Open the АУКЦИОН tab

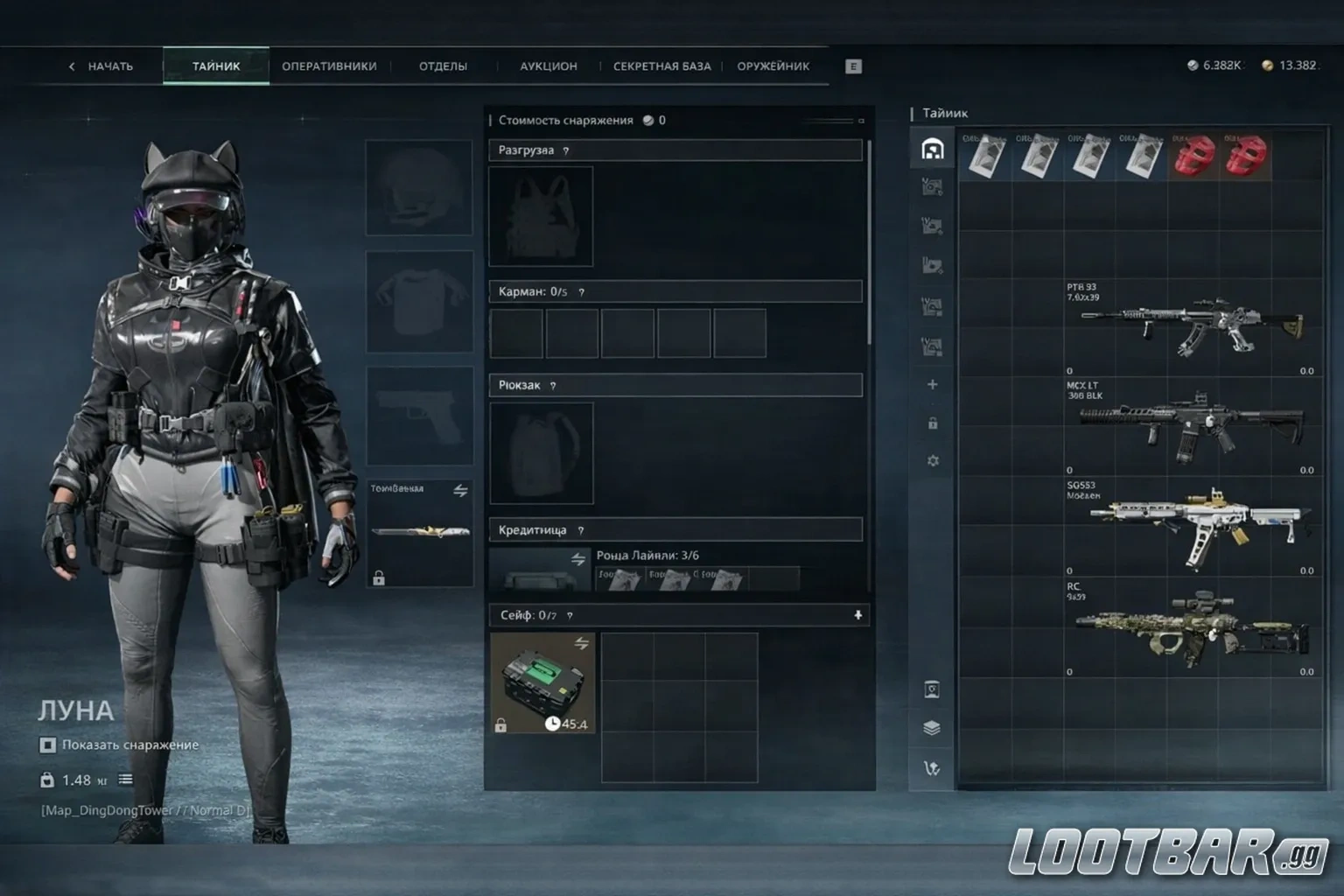(549, 66)
